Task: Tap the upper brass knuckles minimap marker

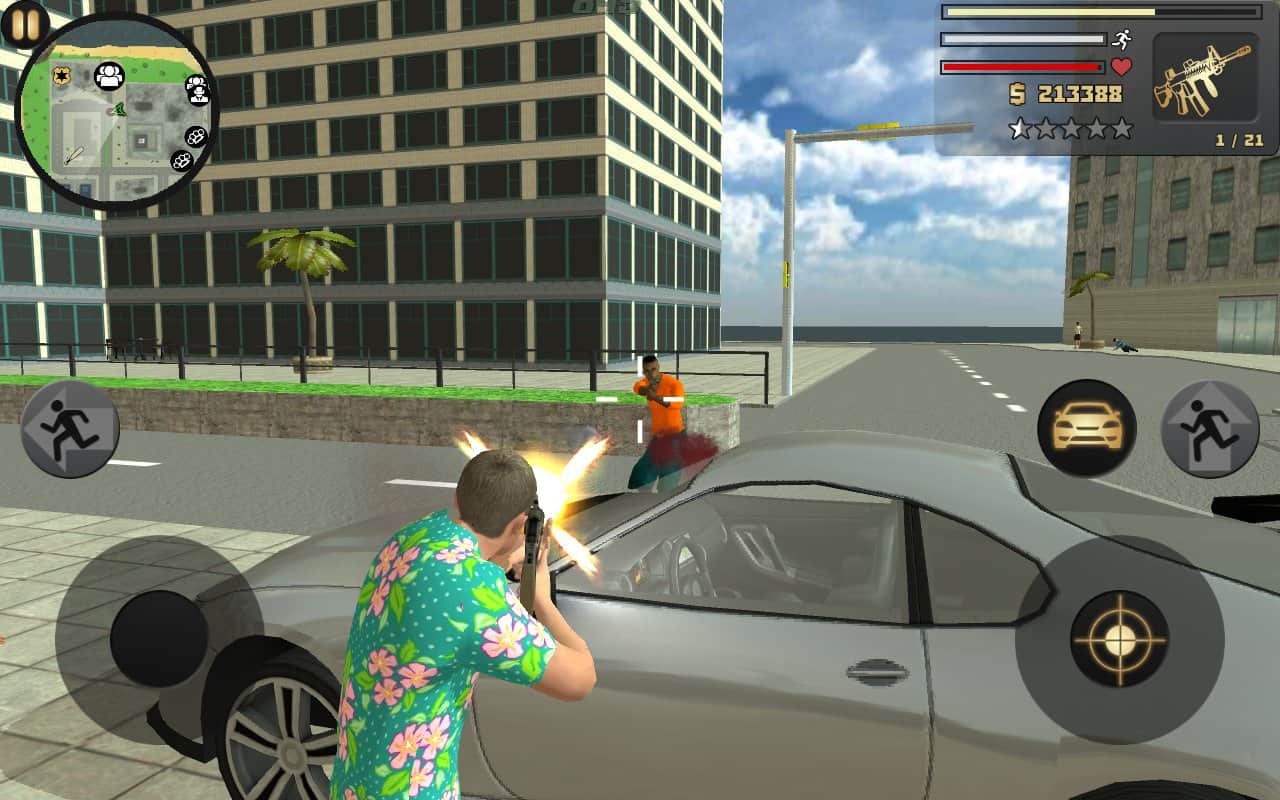Action: click(194, 135)
